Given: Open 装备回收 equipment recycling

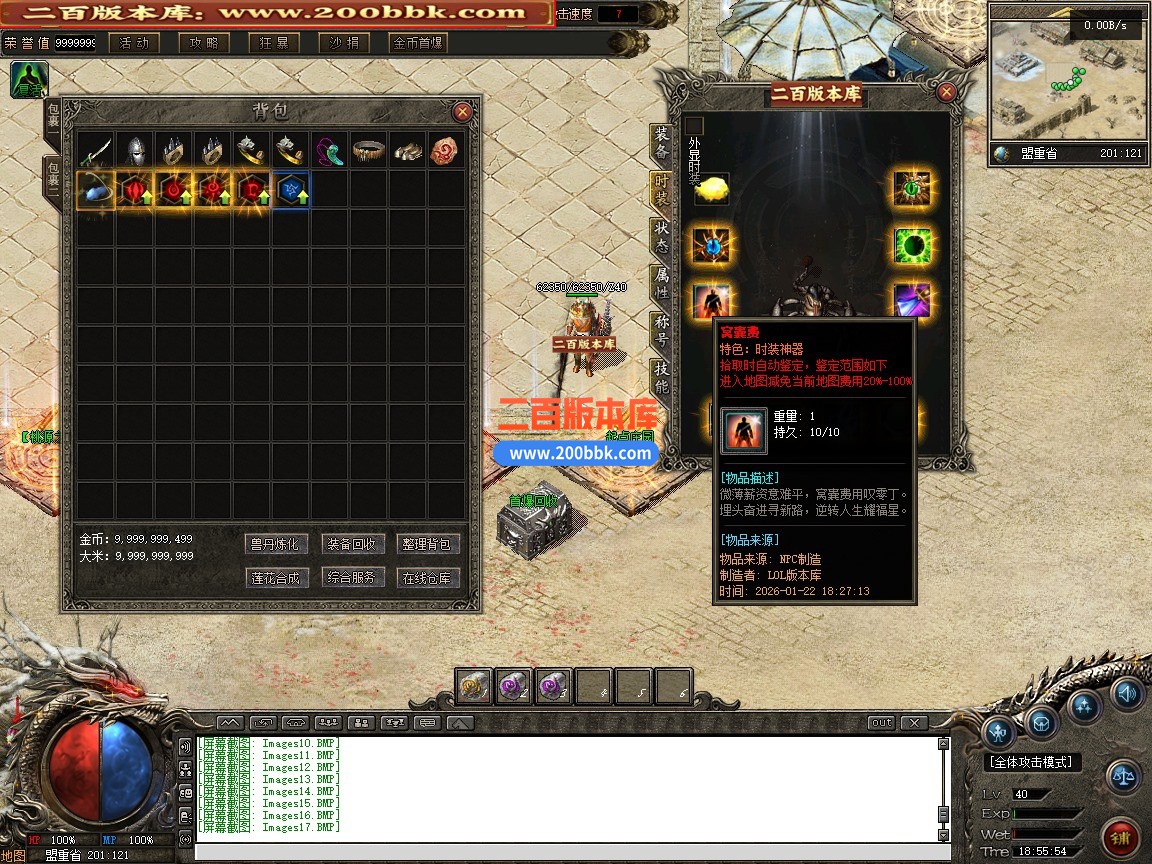Looking at the screenshot, I should click(x=352, y=544).
